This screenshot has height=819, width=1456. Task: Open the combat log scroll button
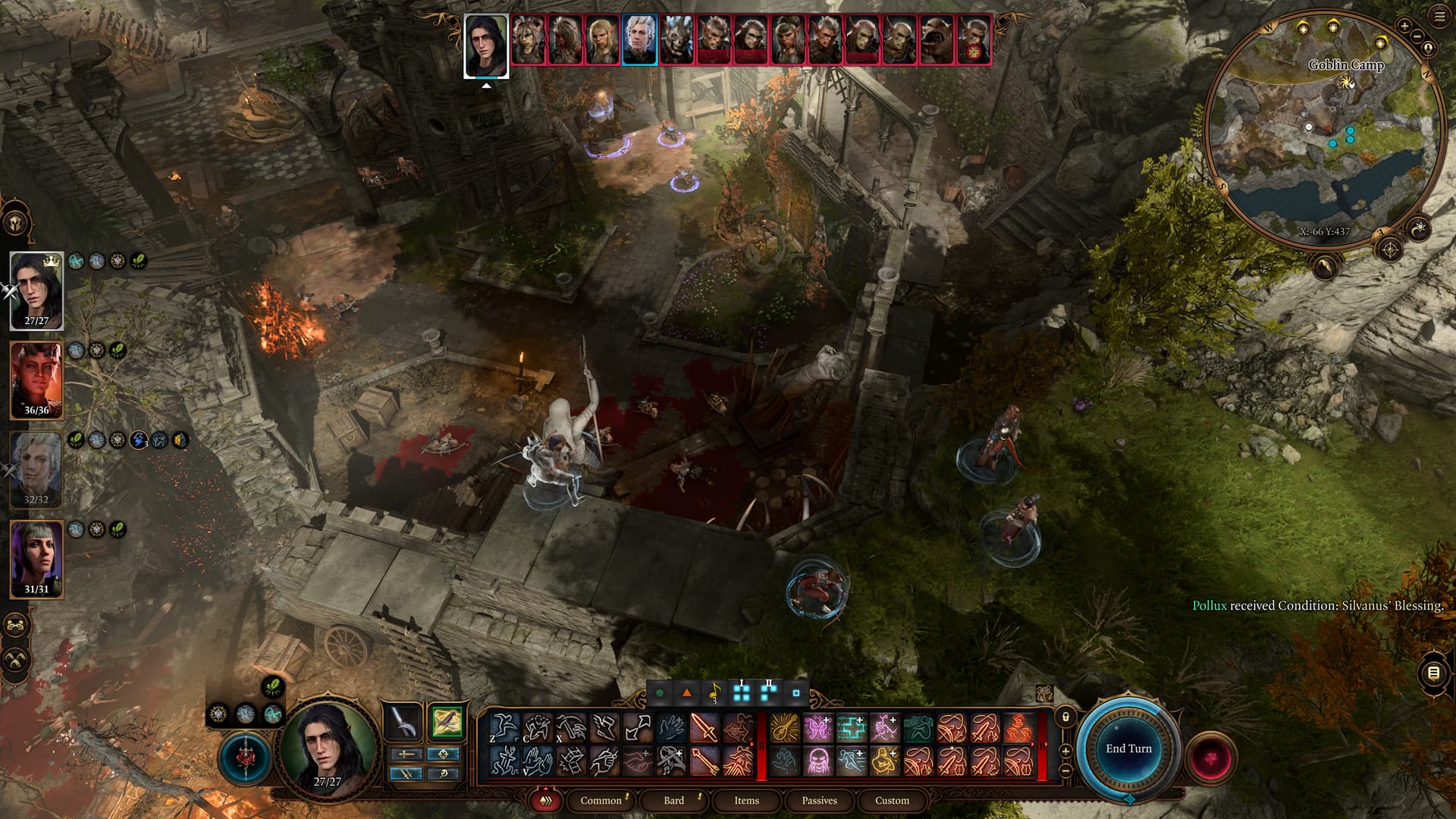1433,673
